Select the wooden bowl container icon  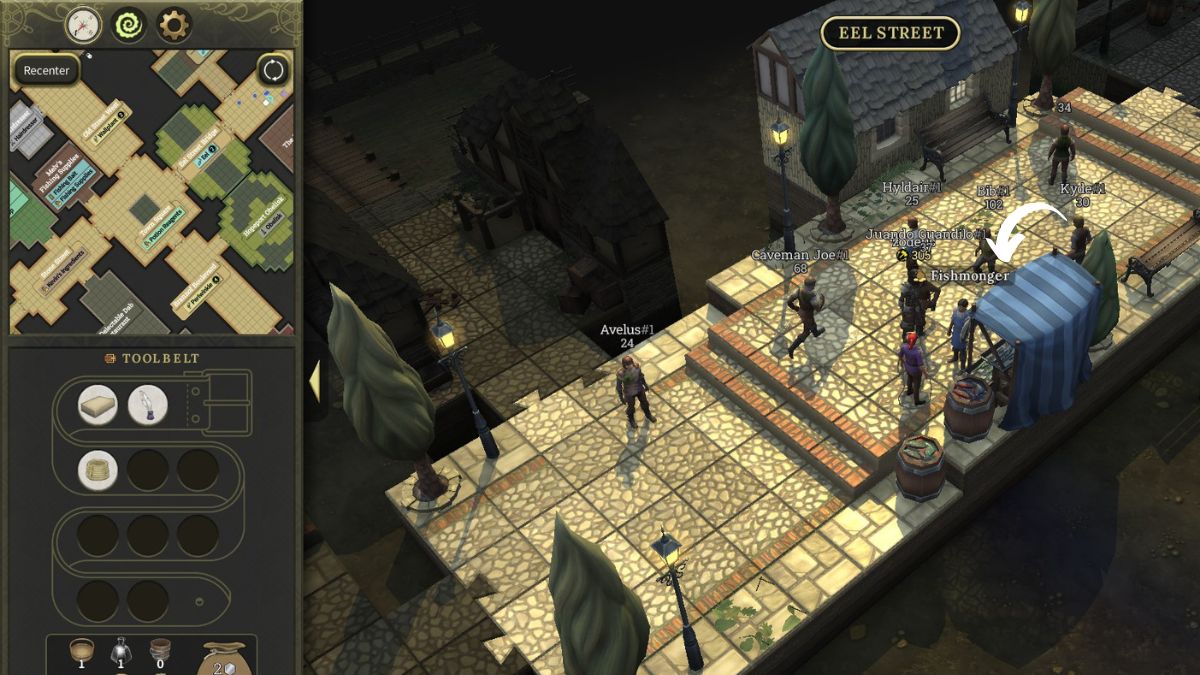(x=82, y=651)
